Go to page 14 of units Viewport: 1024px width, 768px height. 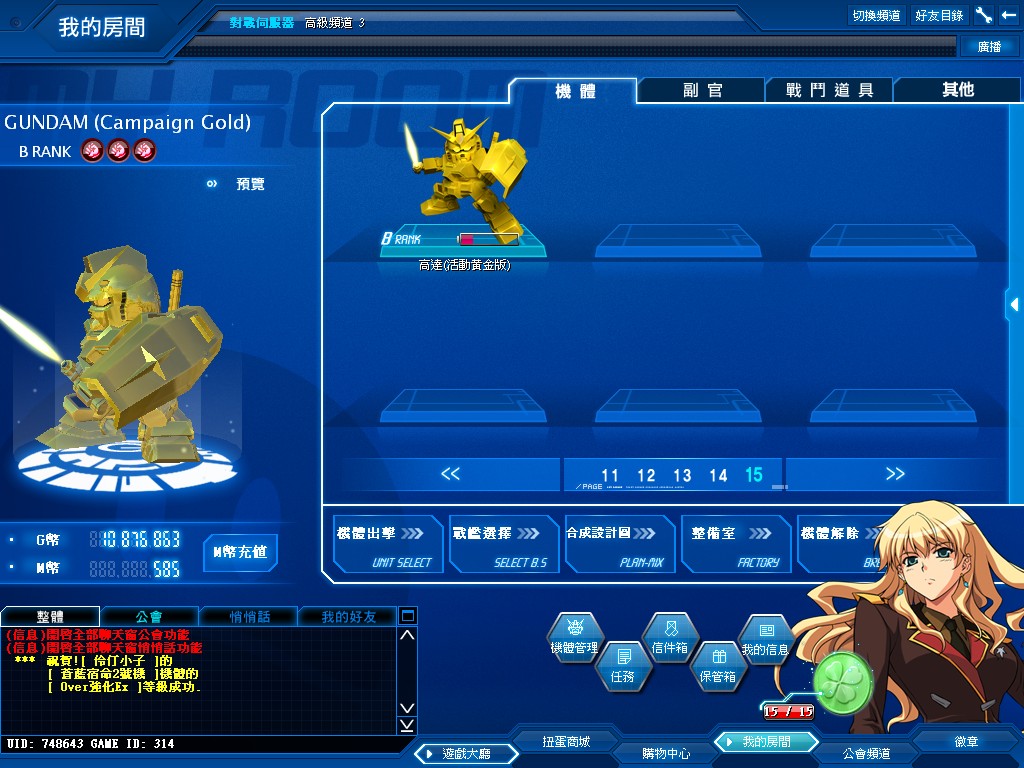point(718,476)
